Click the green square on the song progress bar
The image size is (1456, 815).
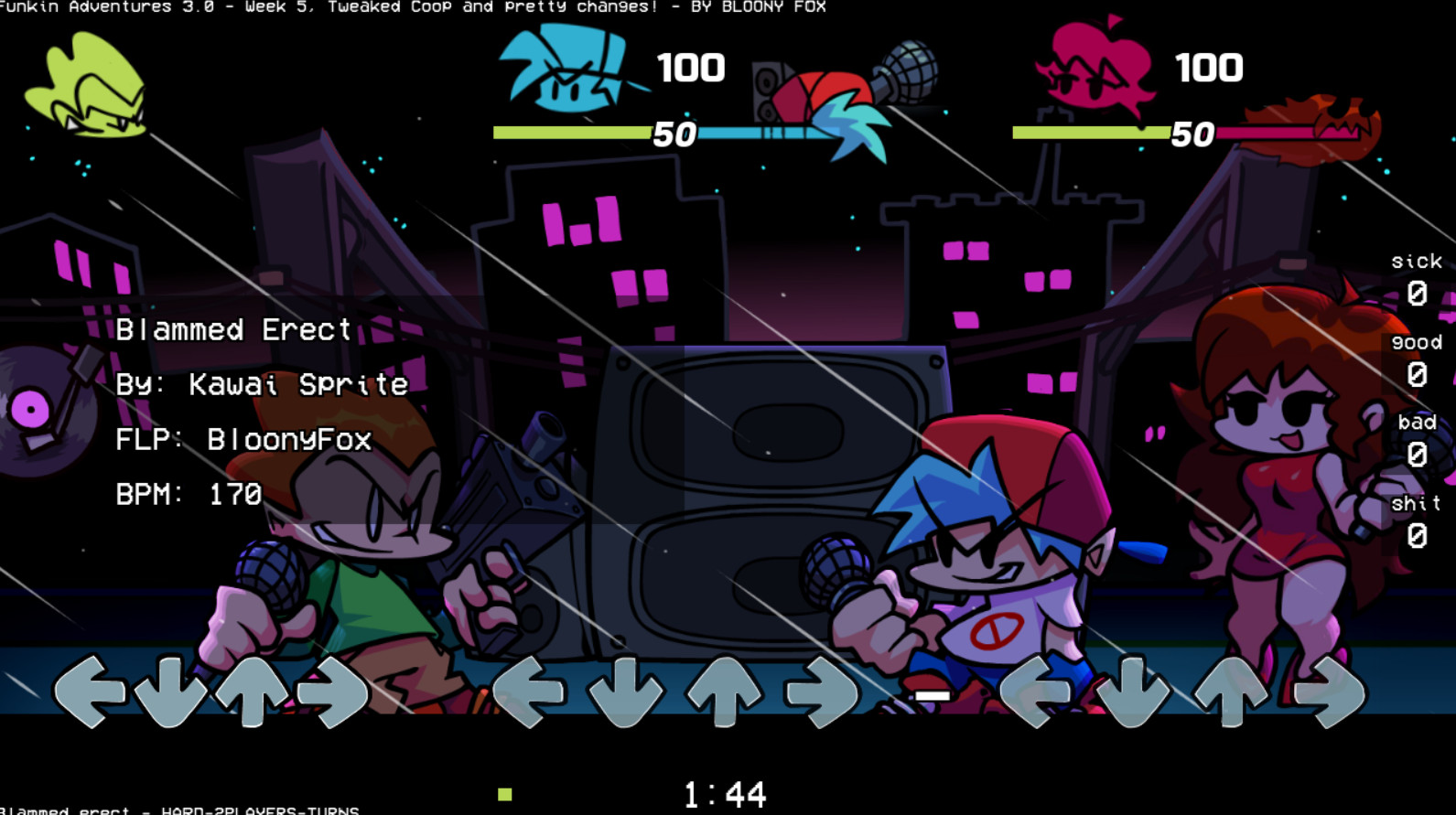(507, 795)
